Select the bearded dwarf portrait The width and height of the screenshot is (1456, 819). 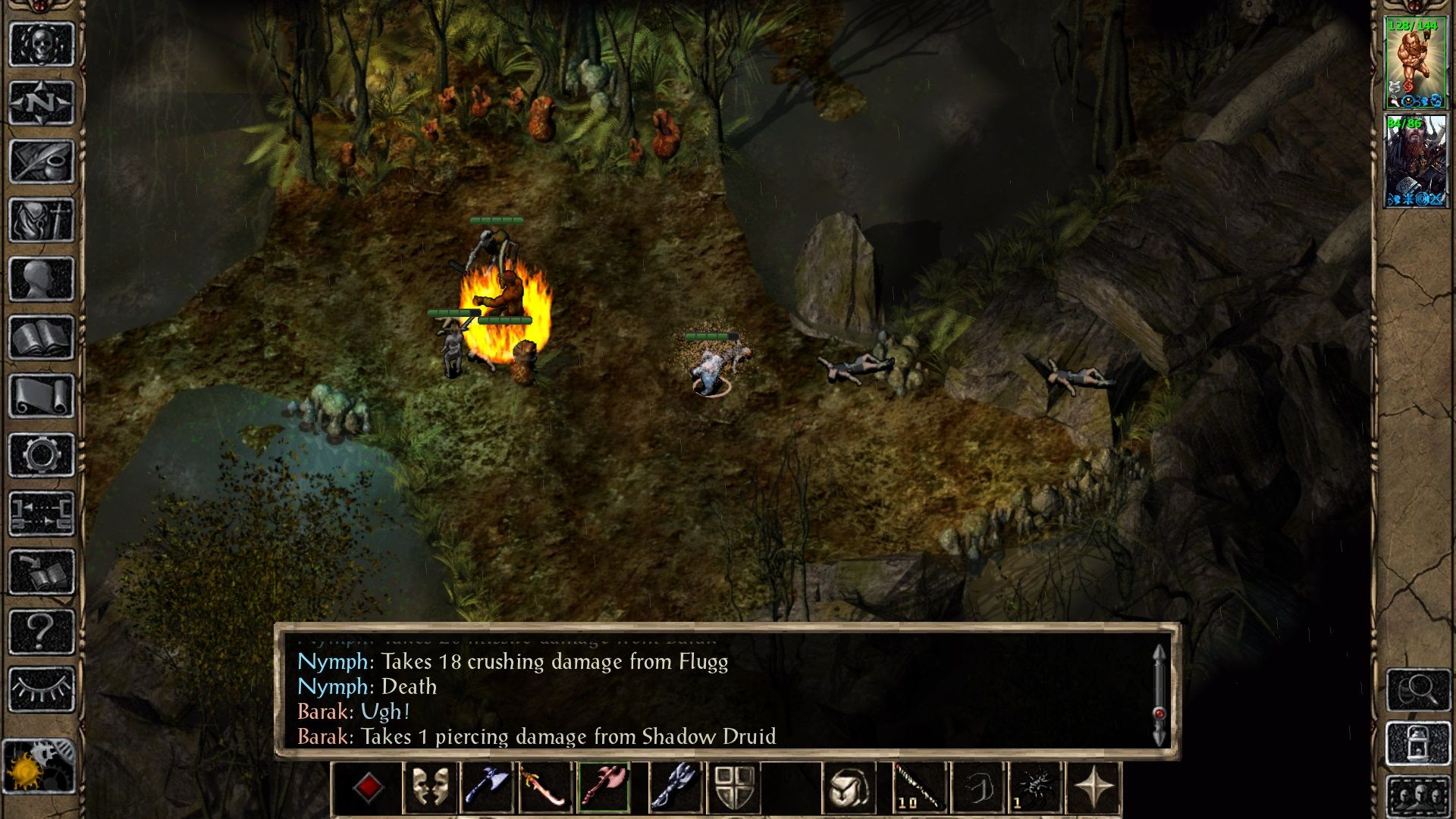pos(1415,161)
